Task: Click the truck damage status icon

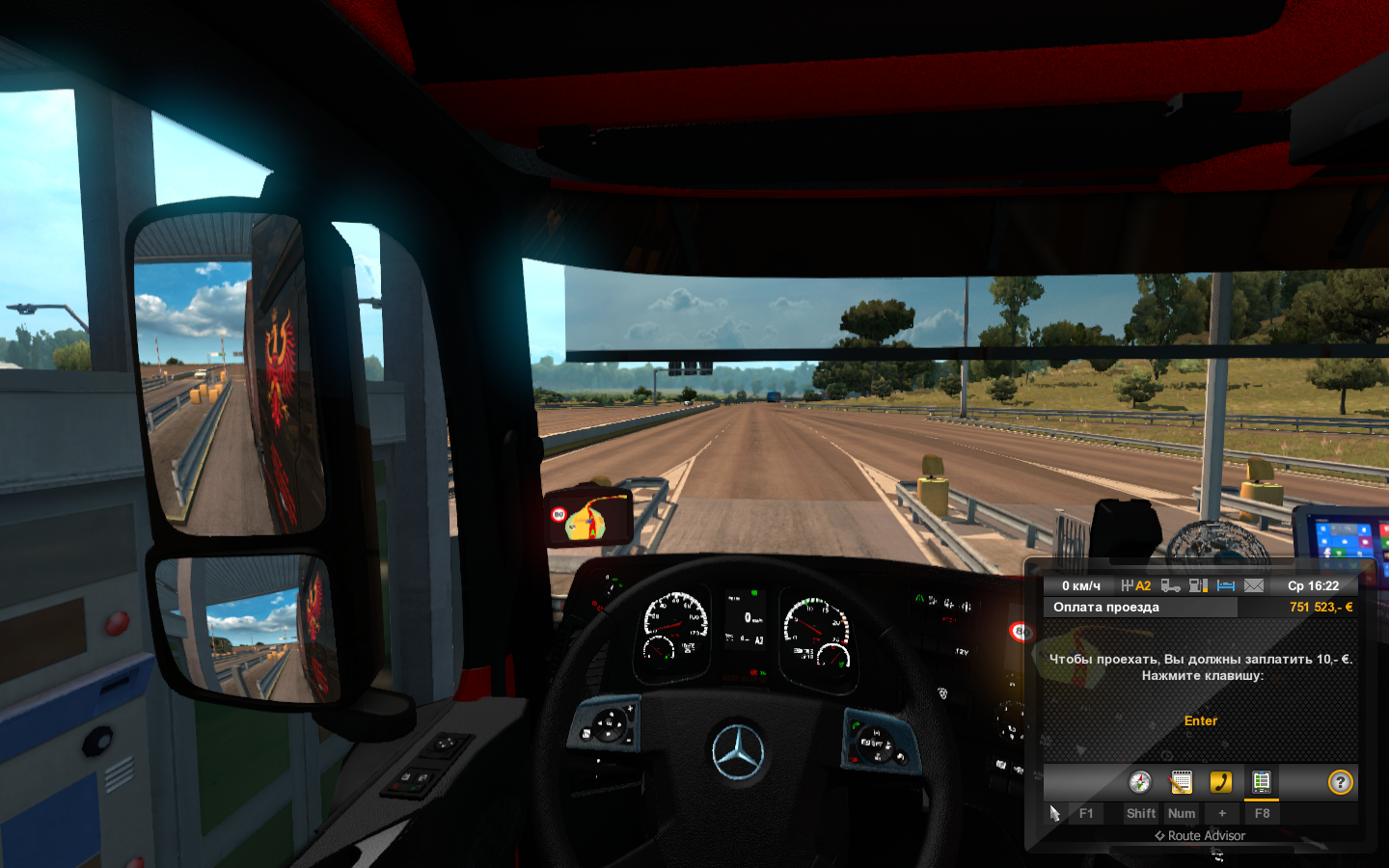Action: [1171, 585]
